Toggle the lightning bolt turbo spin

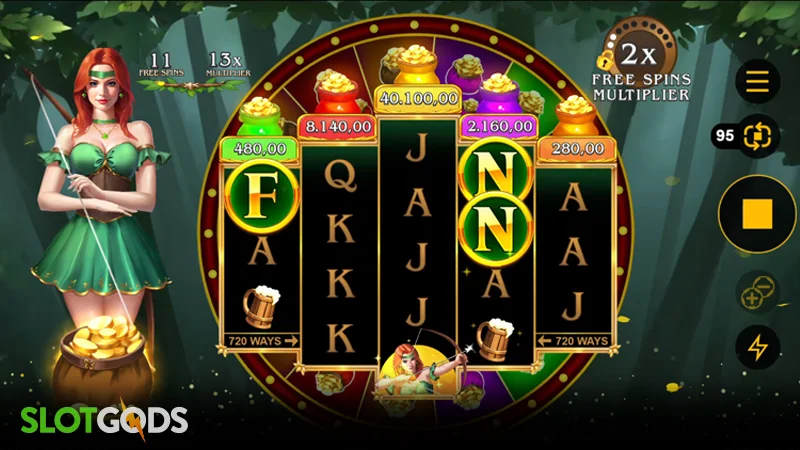point(757,347)
